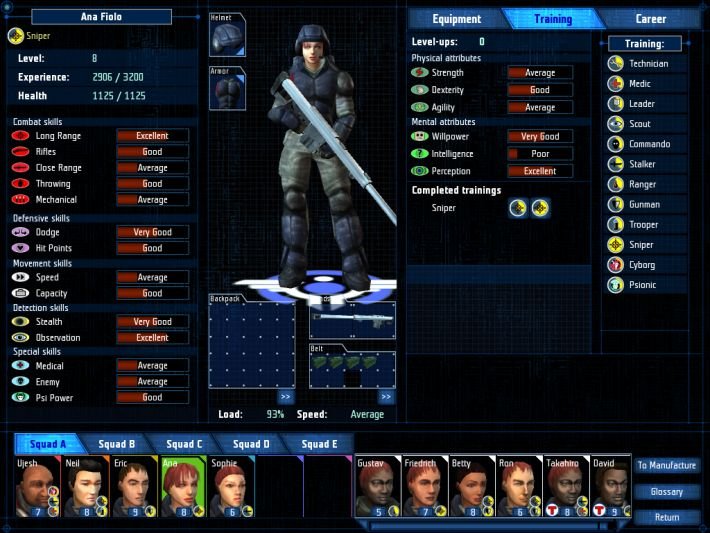The height and width of the screenshot is (533, 710).
Task: Select the Helmet equipment slot
Action: (227, 39)
